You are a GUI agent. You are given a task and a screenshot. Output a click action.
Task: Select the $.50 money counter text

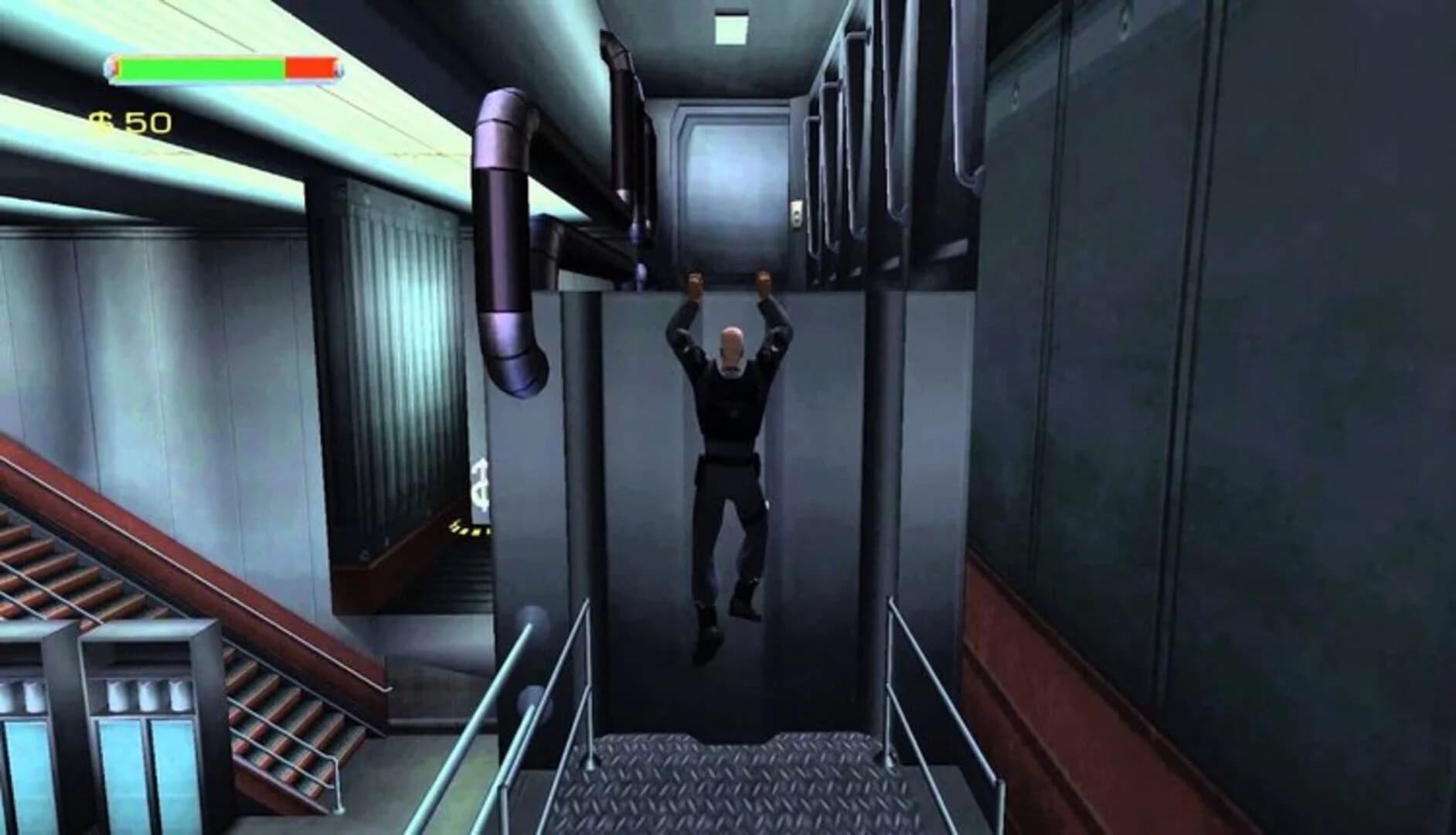138,121
